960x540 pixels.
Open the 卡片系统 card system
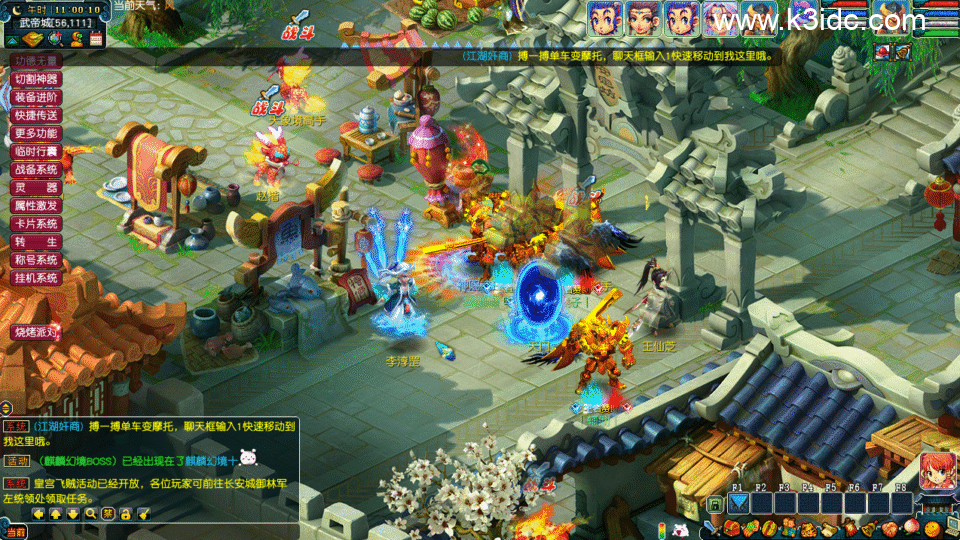coord(37,224)
